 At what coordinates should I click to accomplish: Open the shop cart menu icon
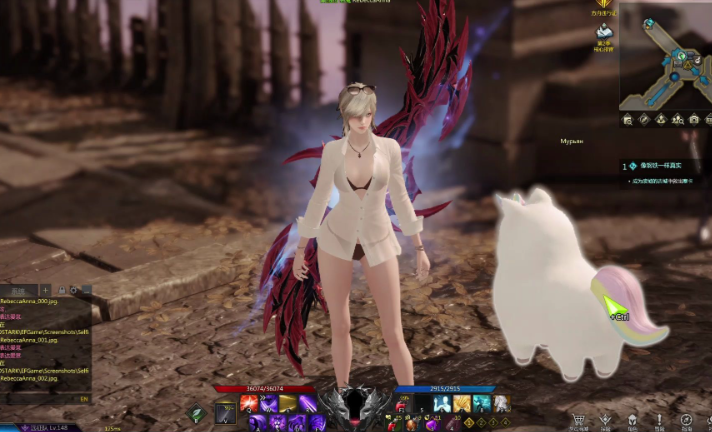coord(577,420)
